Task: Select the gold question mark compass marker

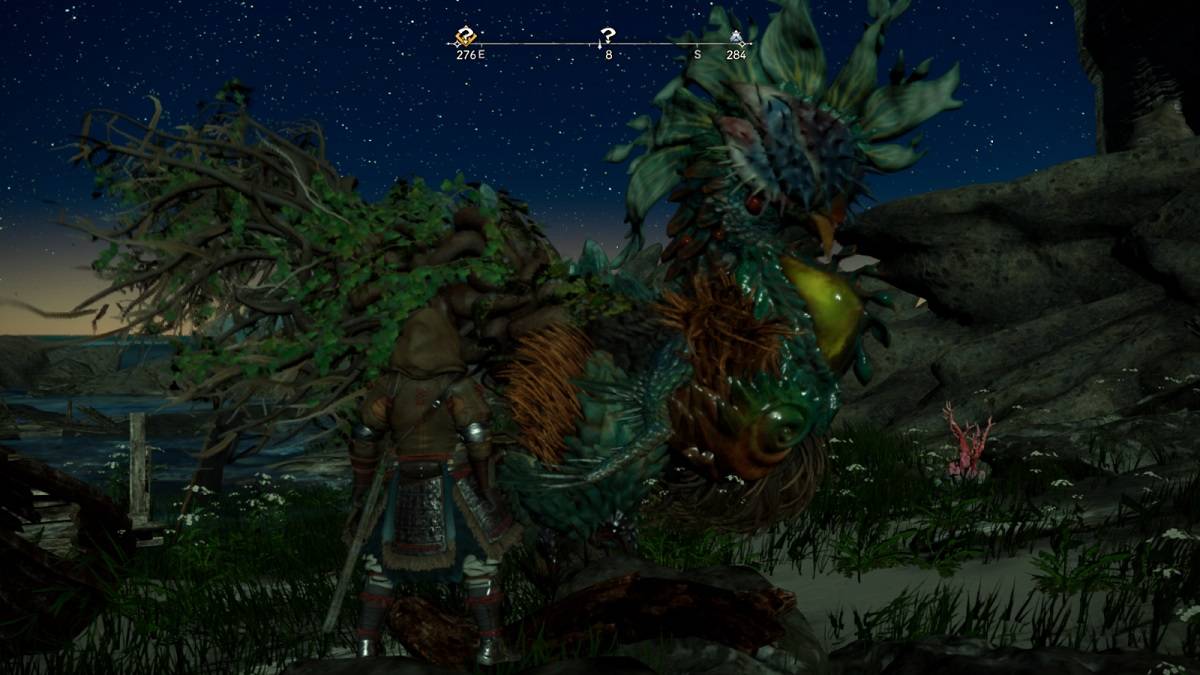Action: point(466,38)
